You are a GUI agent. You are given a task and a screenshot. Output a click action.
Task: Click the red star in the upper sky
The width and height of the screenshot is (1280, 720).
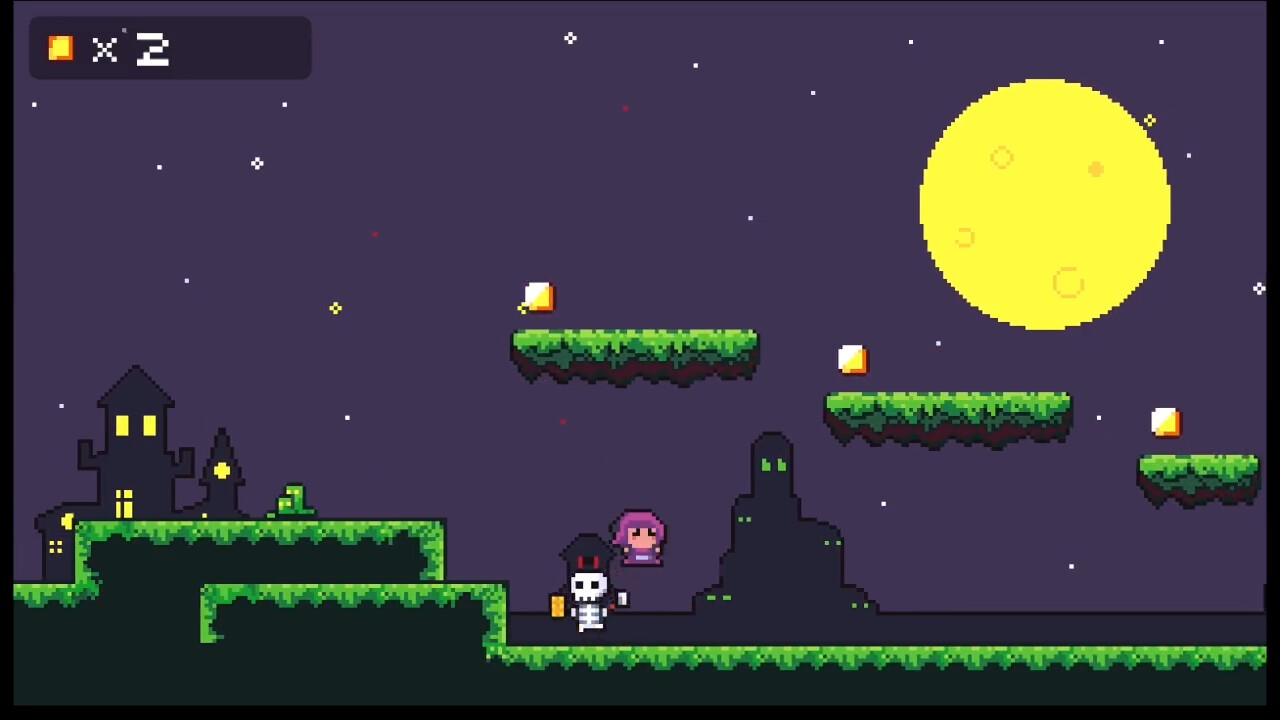pos(625,108)
